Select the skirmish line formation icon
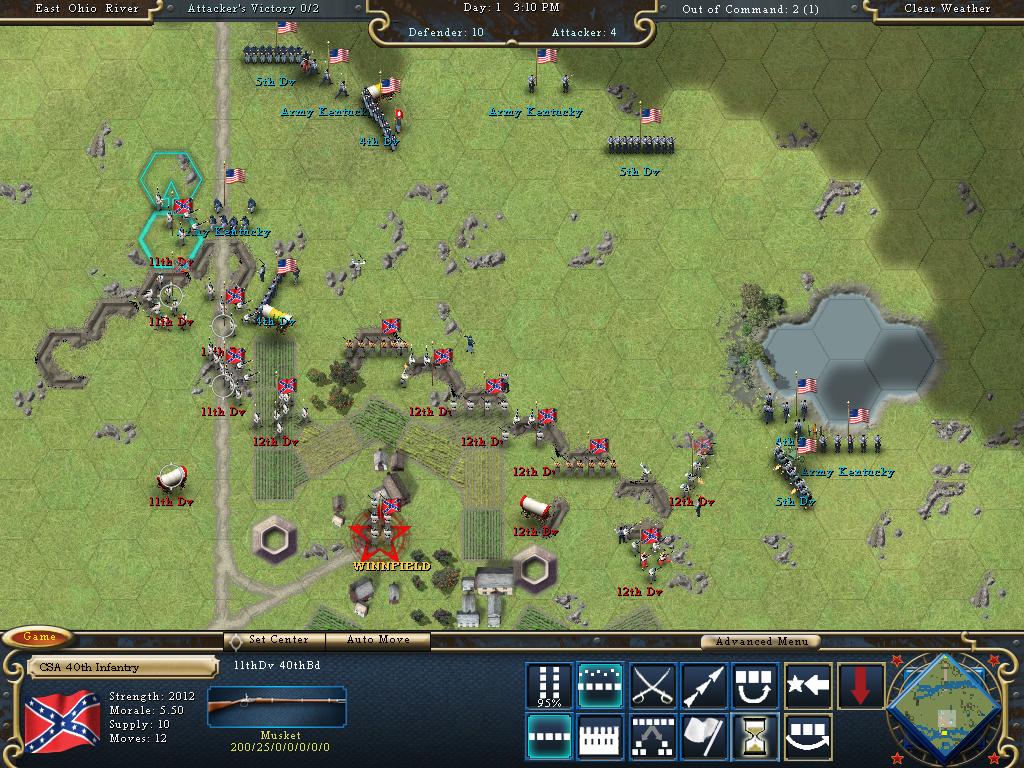 point(600,686)
